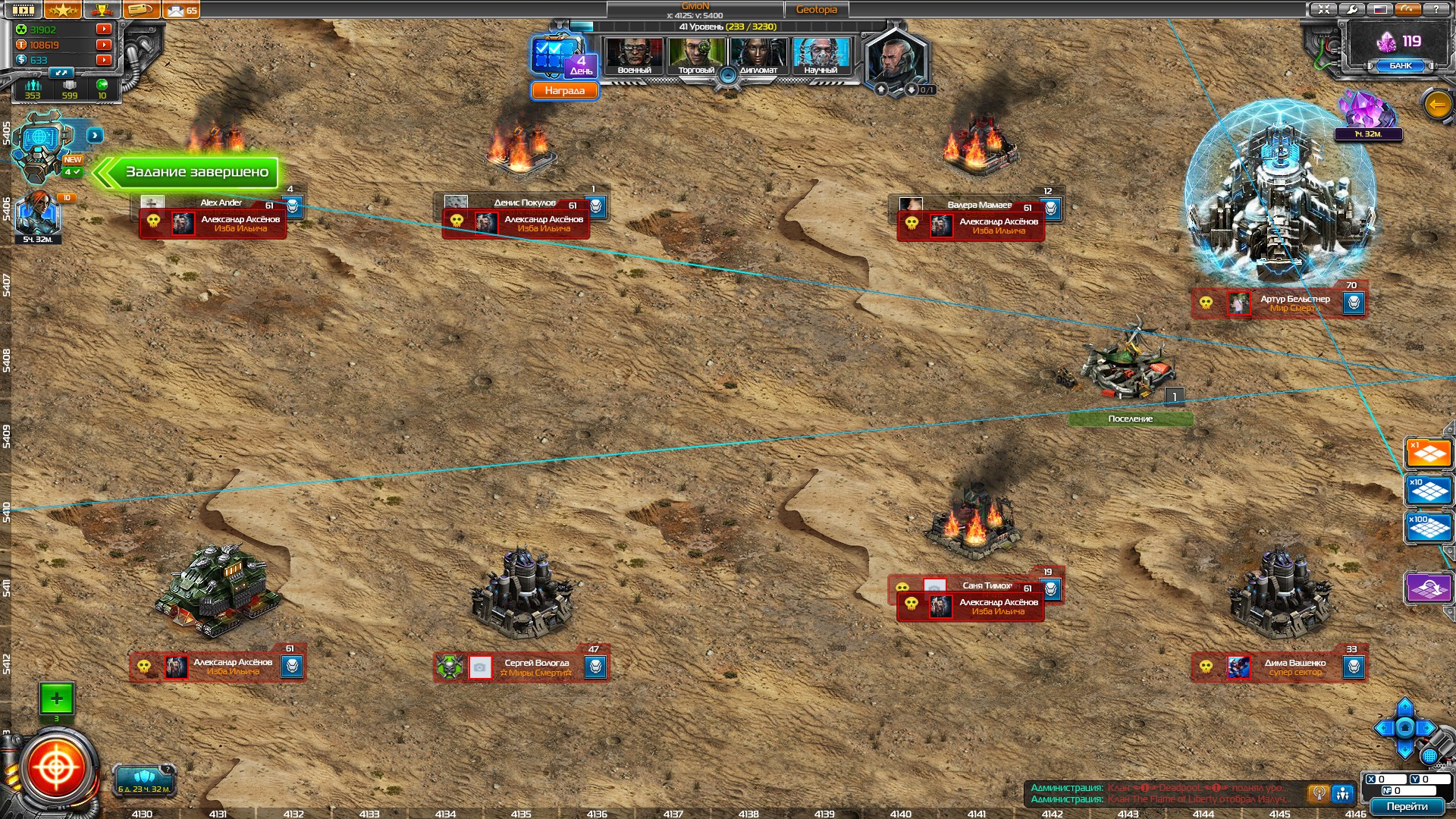The image size is (1456, 819).
Task: Click the Перейти coordinates button
Action: pyautogui.click(x=1407, y=807)
